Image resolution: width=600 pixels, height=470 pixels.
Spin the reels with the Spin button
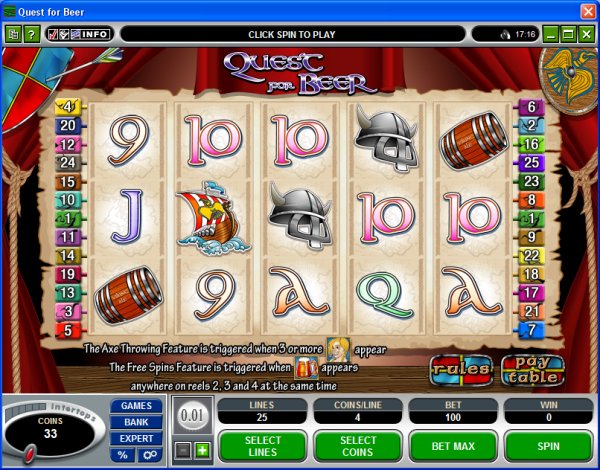(x=548, y=446)
